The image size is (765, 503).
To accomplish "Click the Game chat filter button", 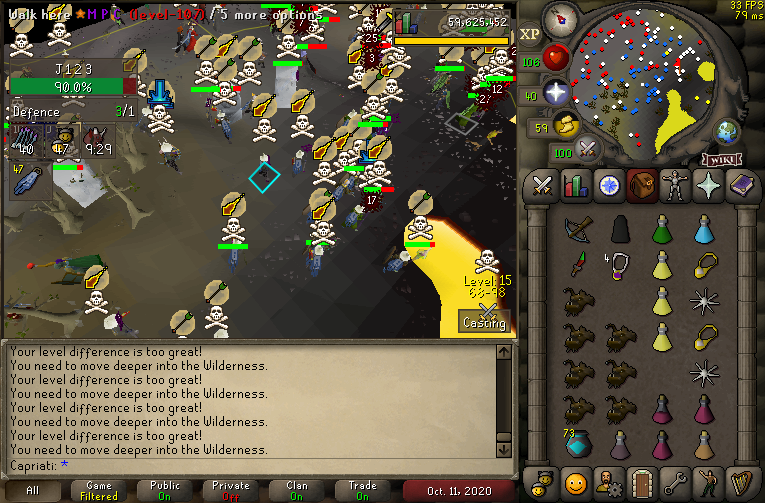I will 99,491.
